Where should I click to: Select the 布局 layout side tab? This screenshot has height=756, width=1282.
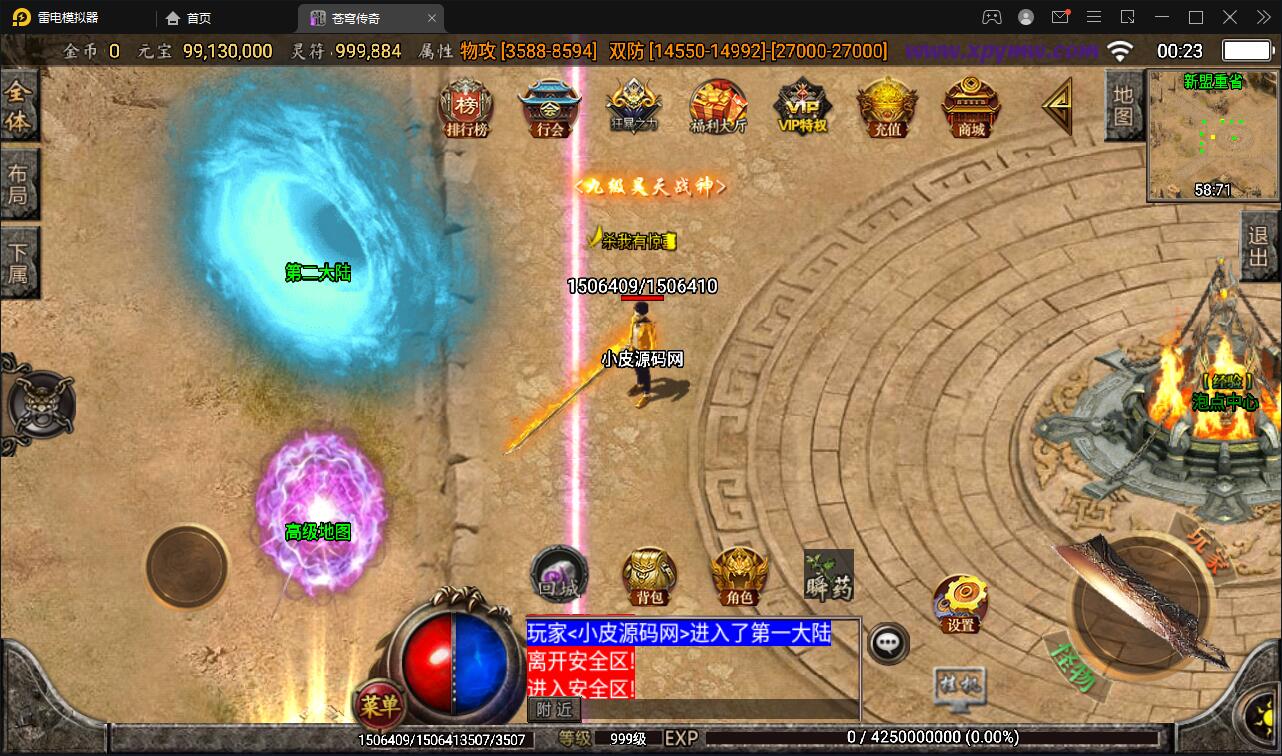[18, 184]
